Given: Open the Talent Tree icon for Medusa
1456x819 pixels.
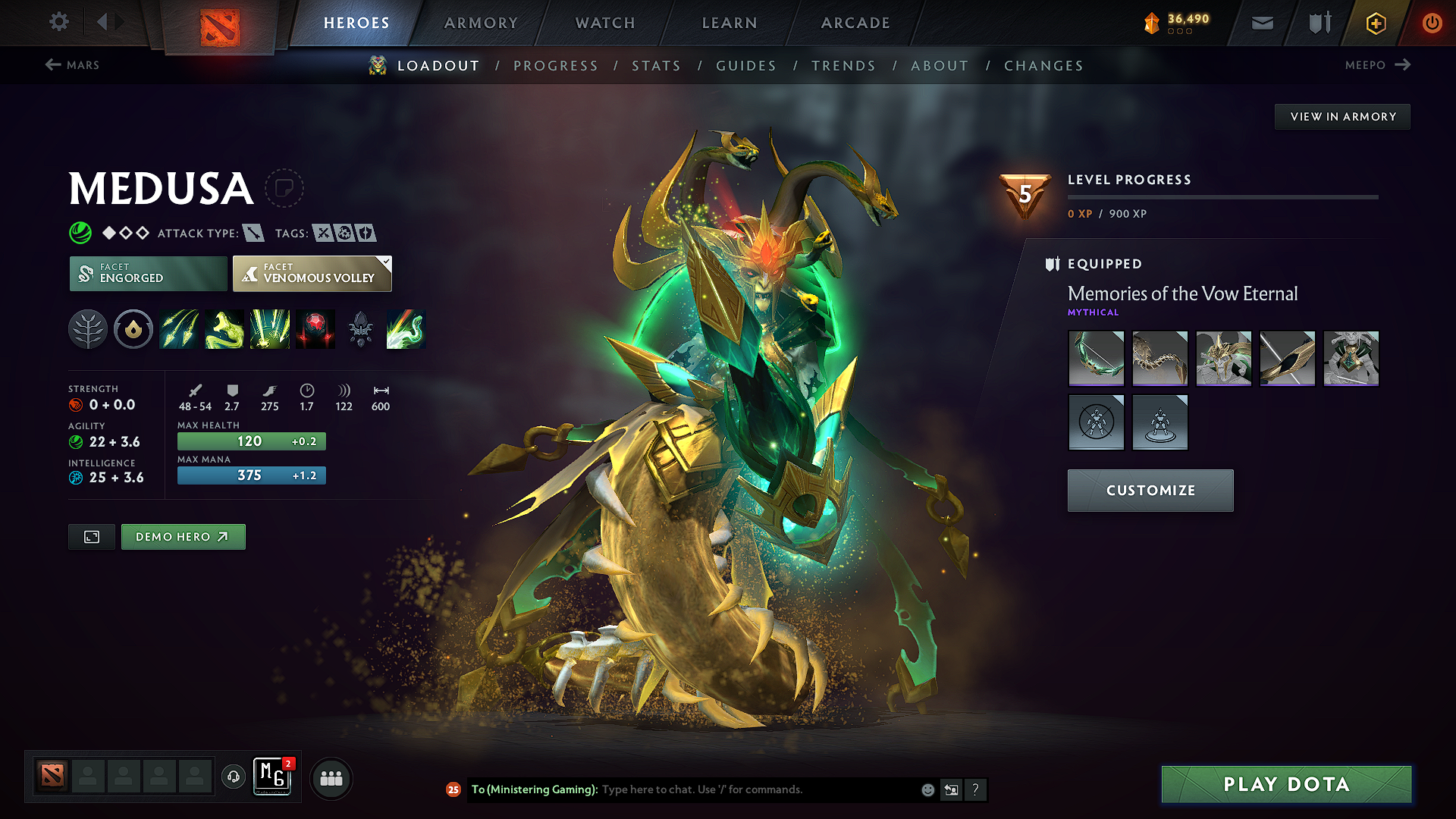Looking at the screenshot, I should tap(88, 329).
